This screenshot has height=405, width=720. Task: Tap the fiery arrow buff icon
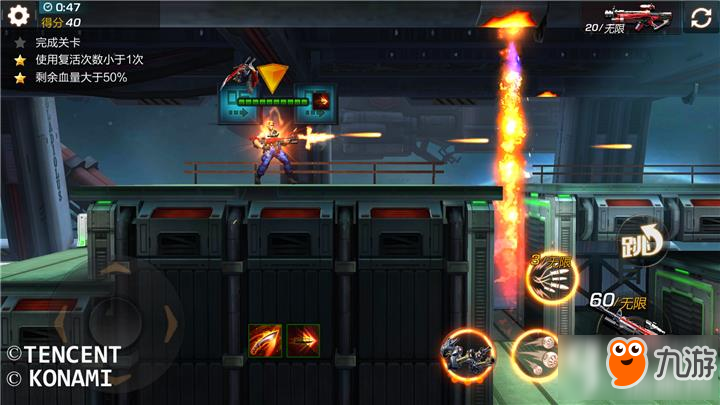coord(304,341)
